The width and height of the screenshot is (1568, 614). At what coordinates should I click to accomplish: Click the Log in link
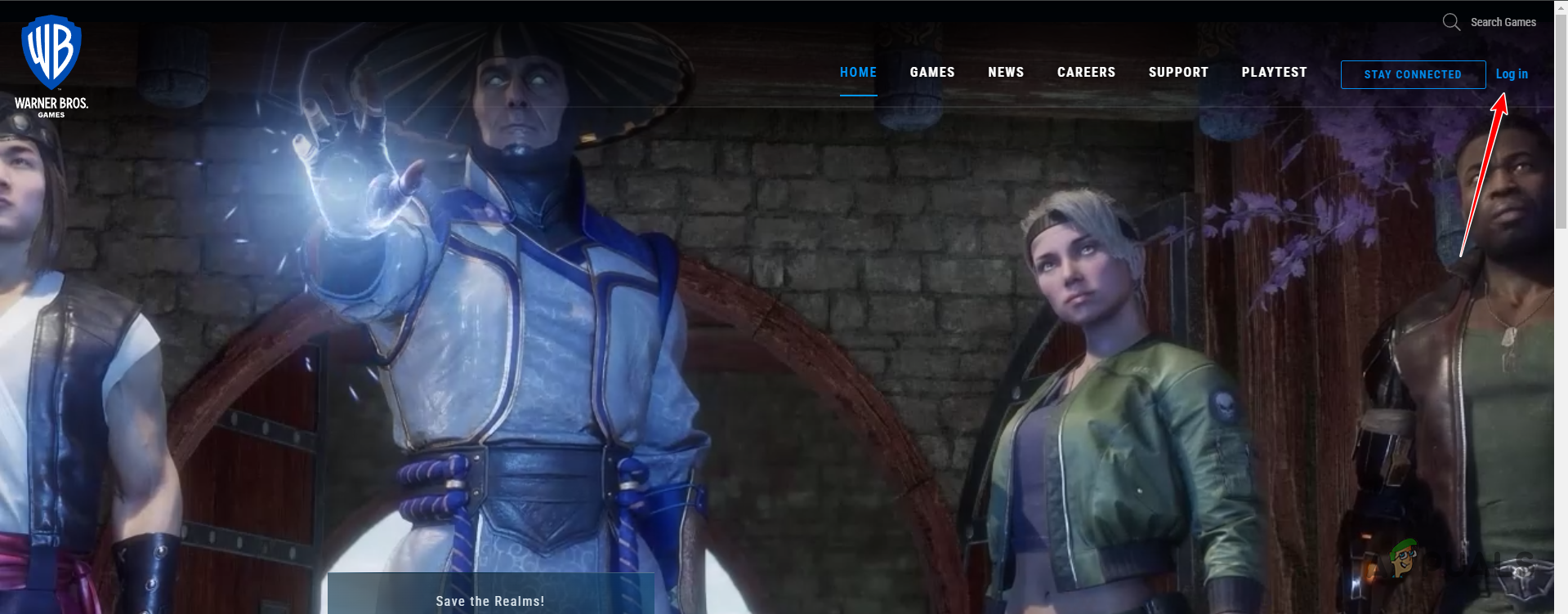click(x=1511, y=73)
